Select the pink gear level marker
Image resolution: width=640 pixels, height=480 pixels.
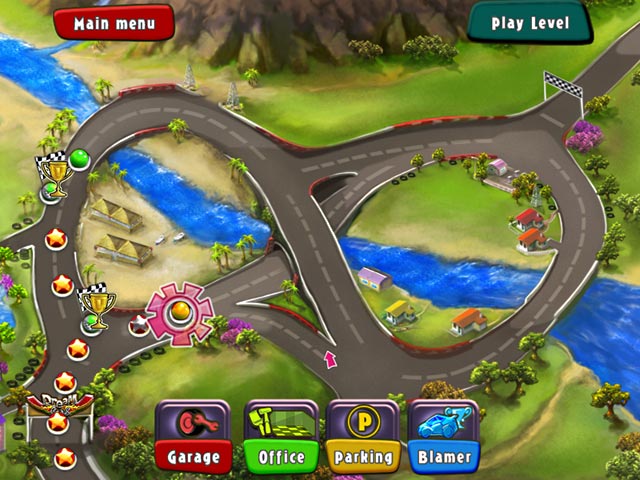click(181, 314)
